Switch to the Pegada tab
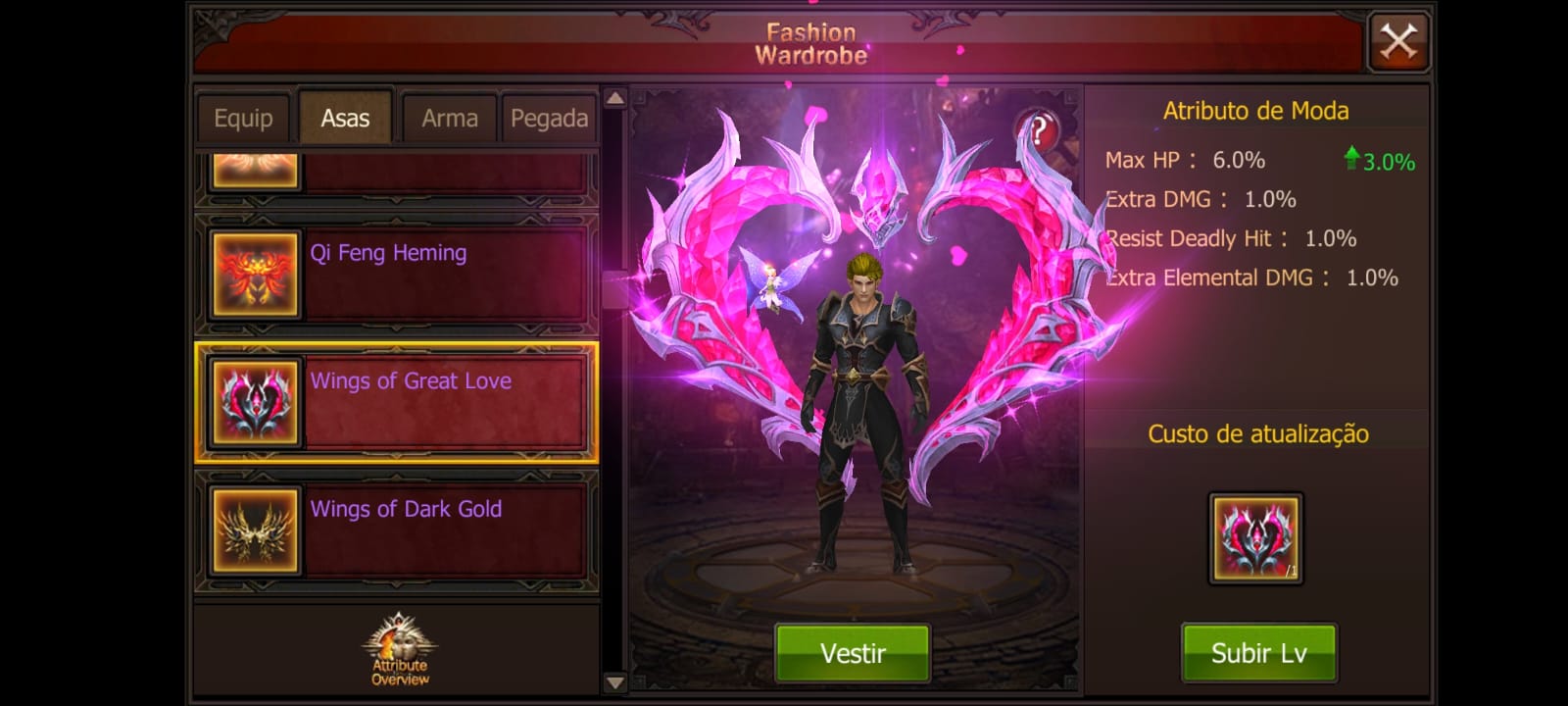 click(x=549, y=119)
